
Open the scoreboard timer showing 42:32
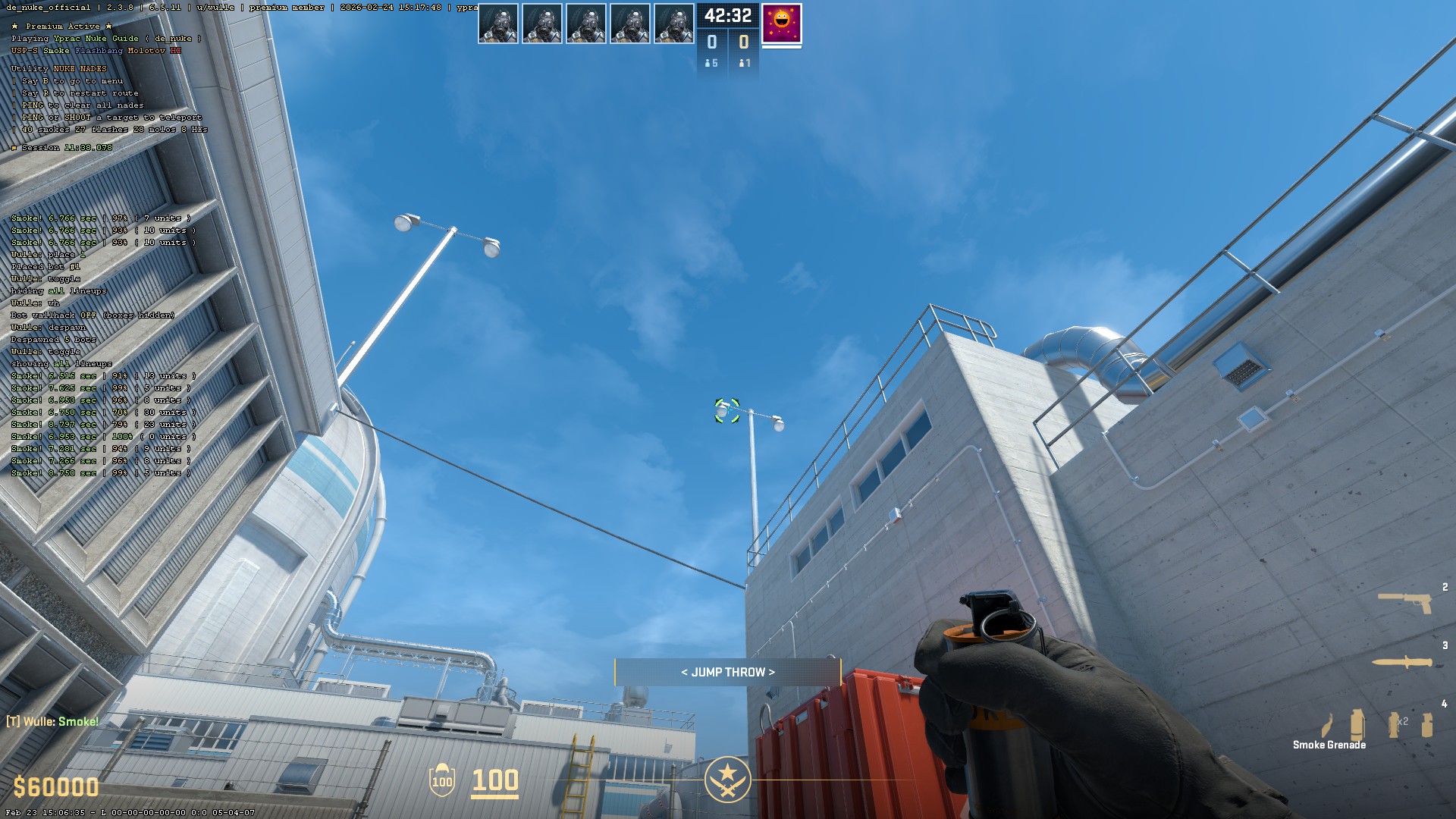[x=727, y=14]
